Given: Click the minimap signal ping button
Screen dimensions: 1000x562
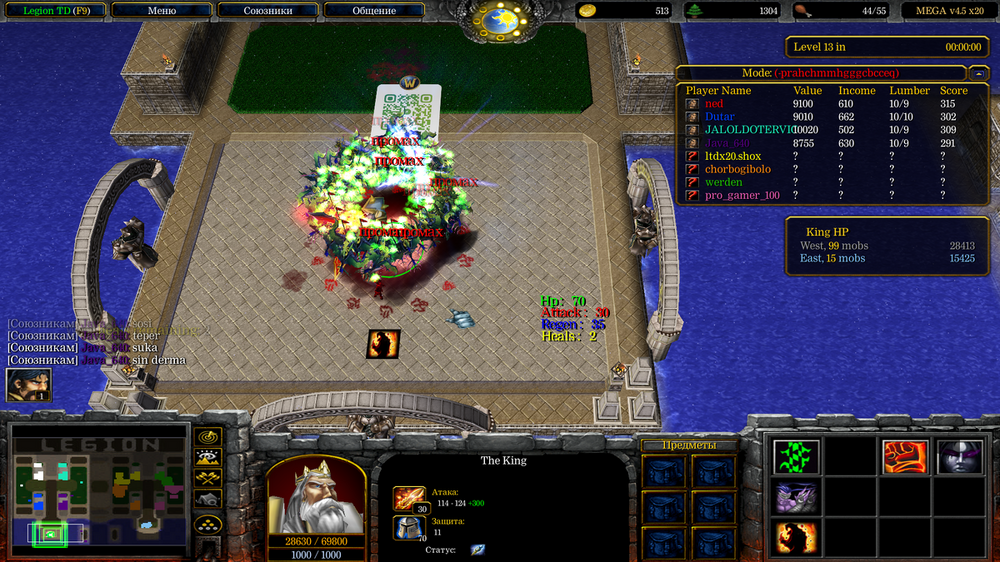Looking at the screenshot, I should pos(208,437).
